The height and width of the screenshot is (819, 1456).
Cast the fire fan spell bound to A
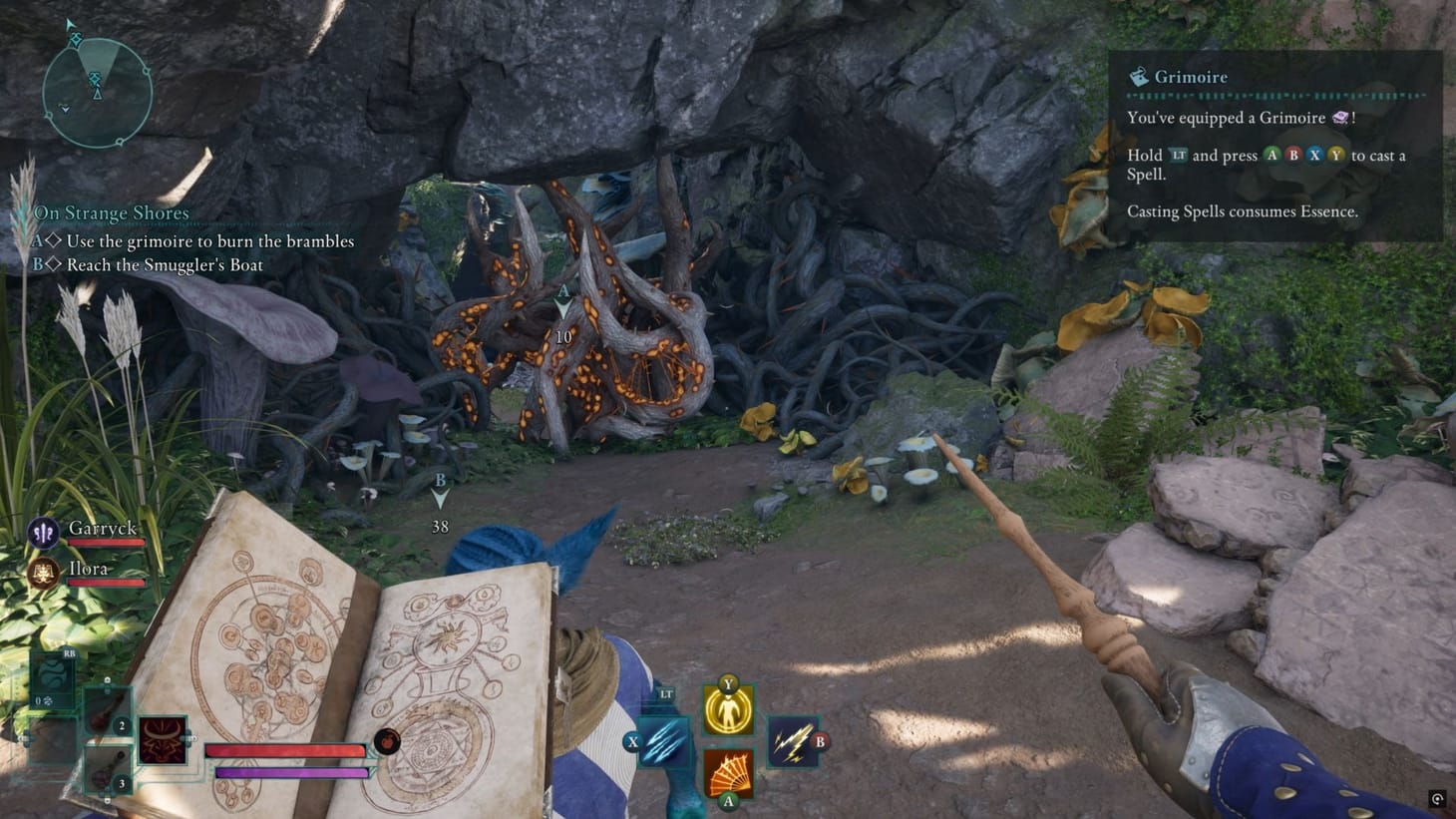[727, 770]
